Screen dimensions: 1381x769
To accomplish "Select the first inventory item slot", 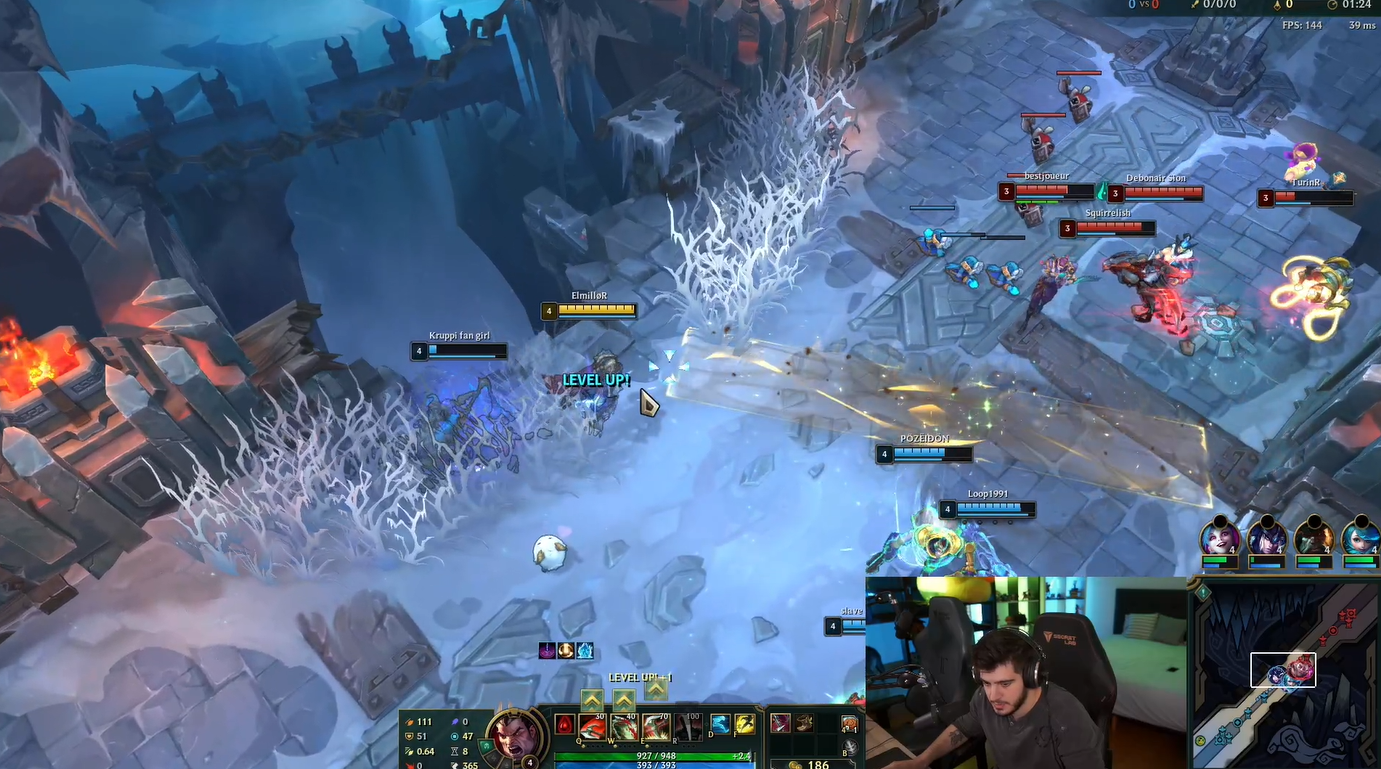I will [x=780, y=723].
